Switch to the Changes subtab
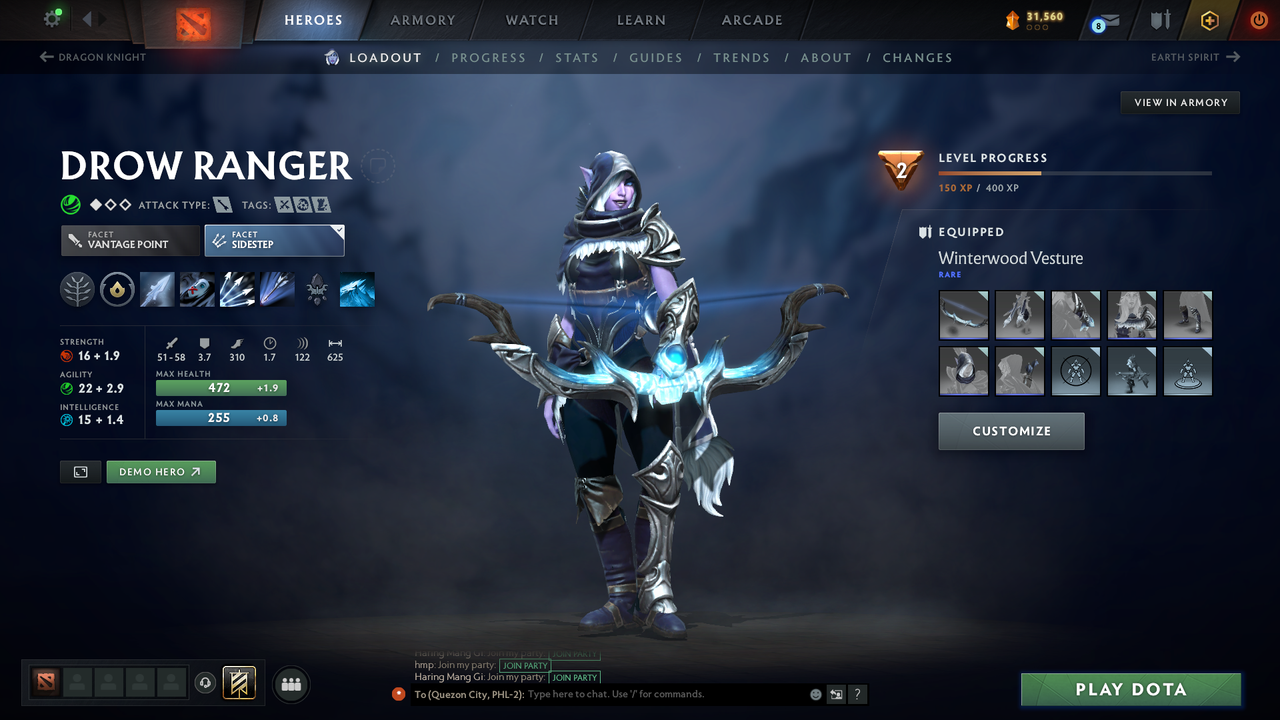1280x720 pixels. point(917,58)
